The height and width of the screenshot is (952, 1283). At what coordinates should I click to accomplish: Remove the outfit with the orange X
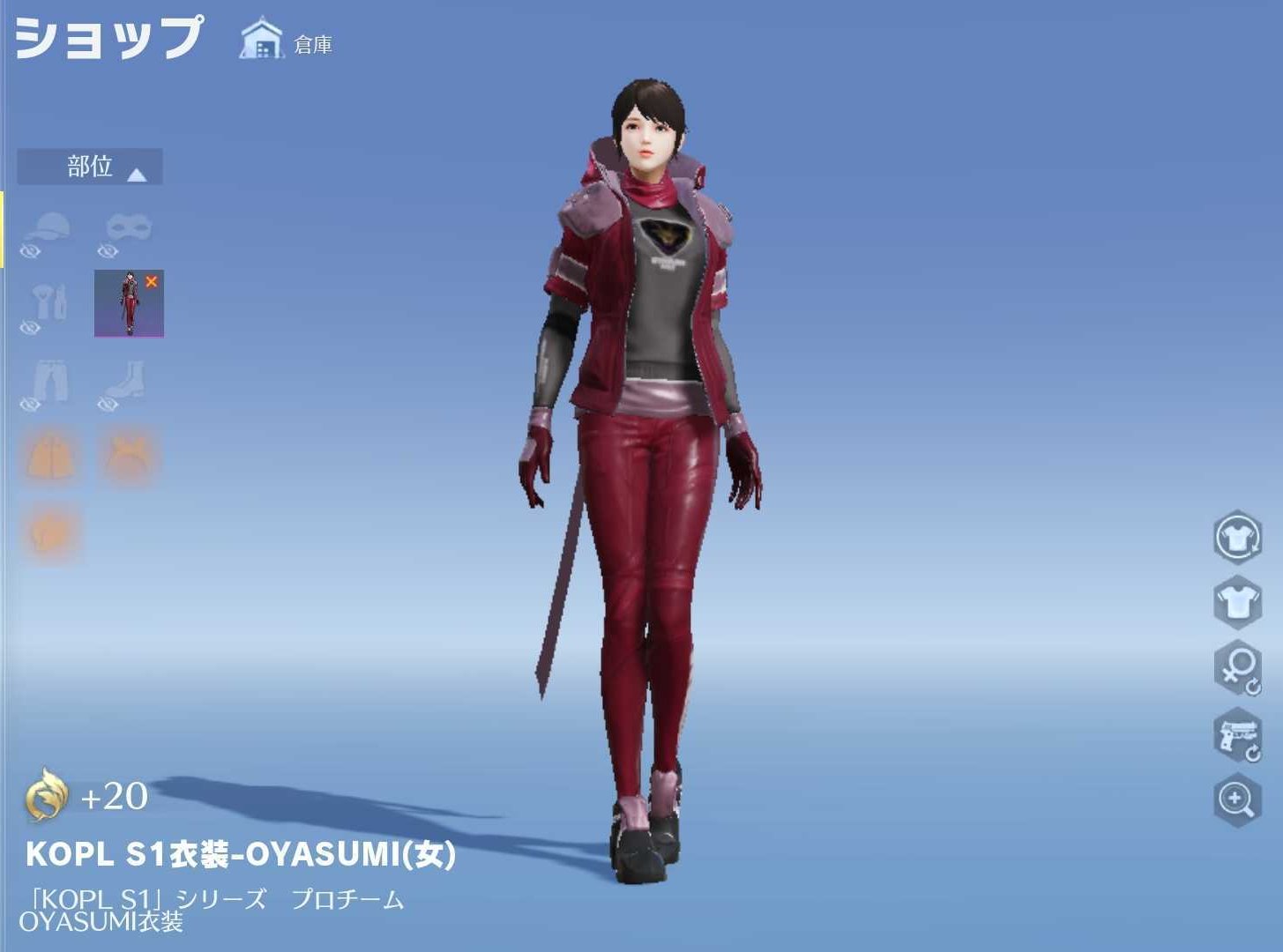point(152,282)
